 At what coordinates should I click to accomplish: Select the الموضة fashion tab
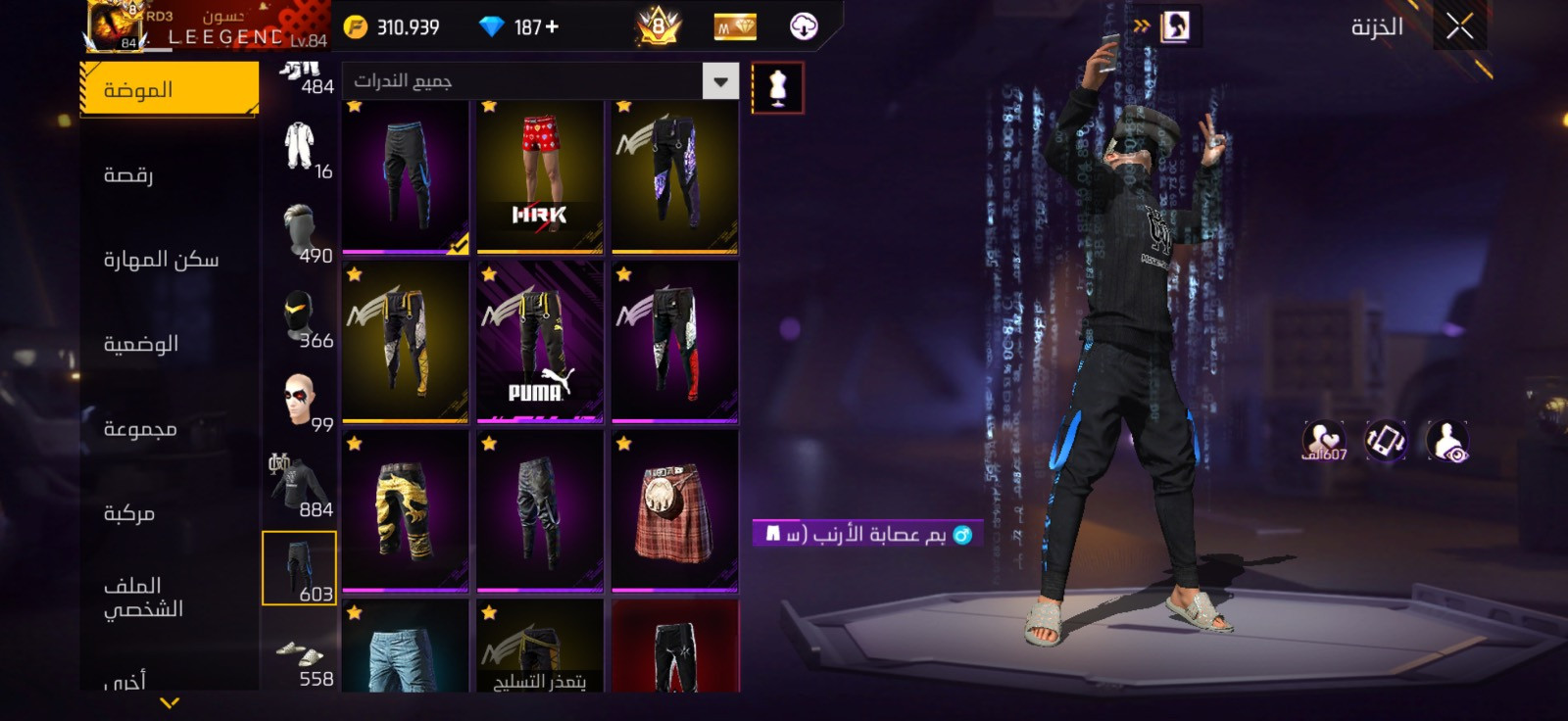pyautogui.click(x=169, y=89)
